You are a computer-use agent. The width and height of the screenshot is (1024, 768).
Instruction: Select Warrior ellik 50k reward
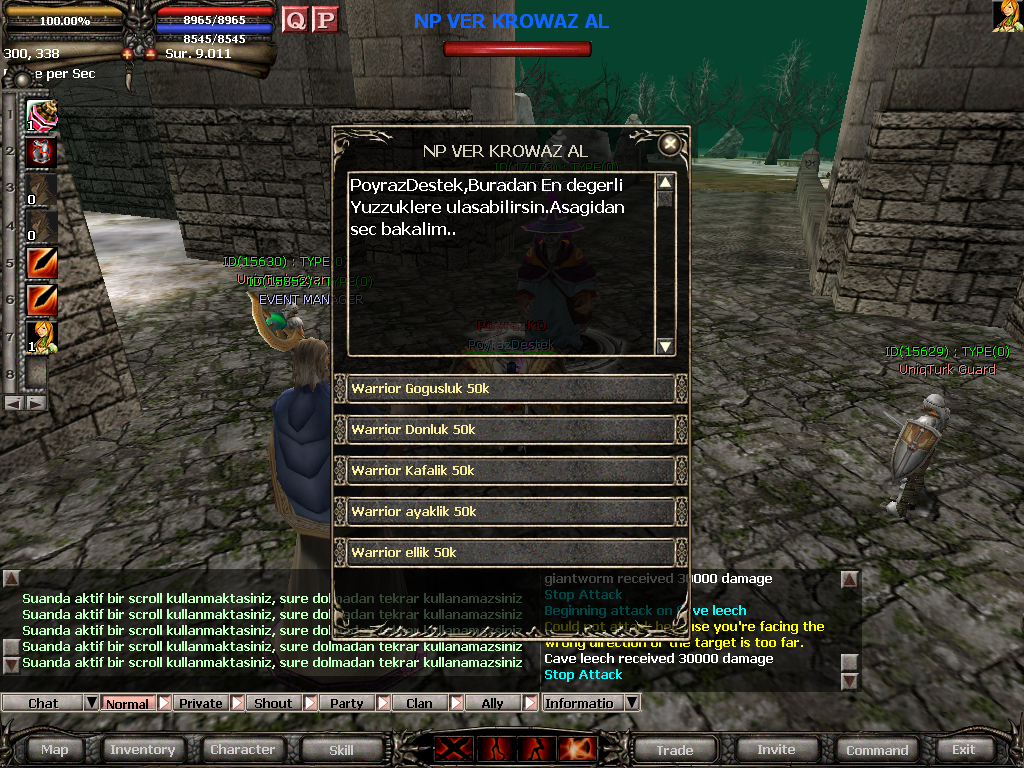coord(510,553)
